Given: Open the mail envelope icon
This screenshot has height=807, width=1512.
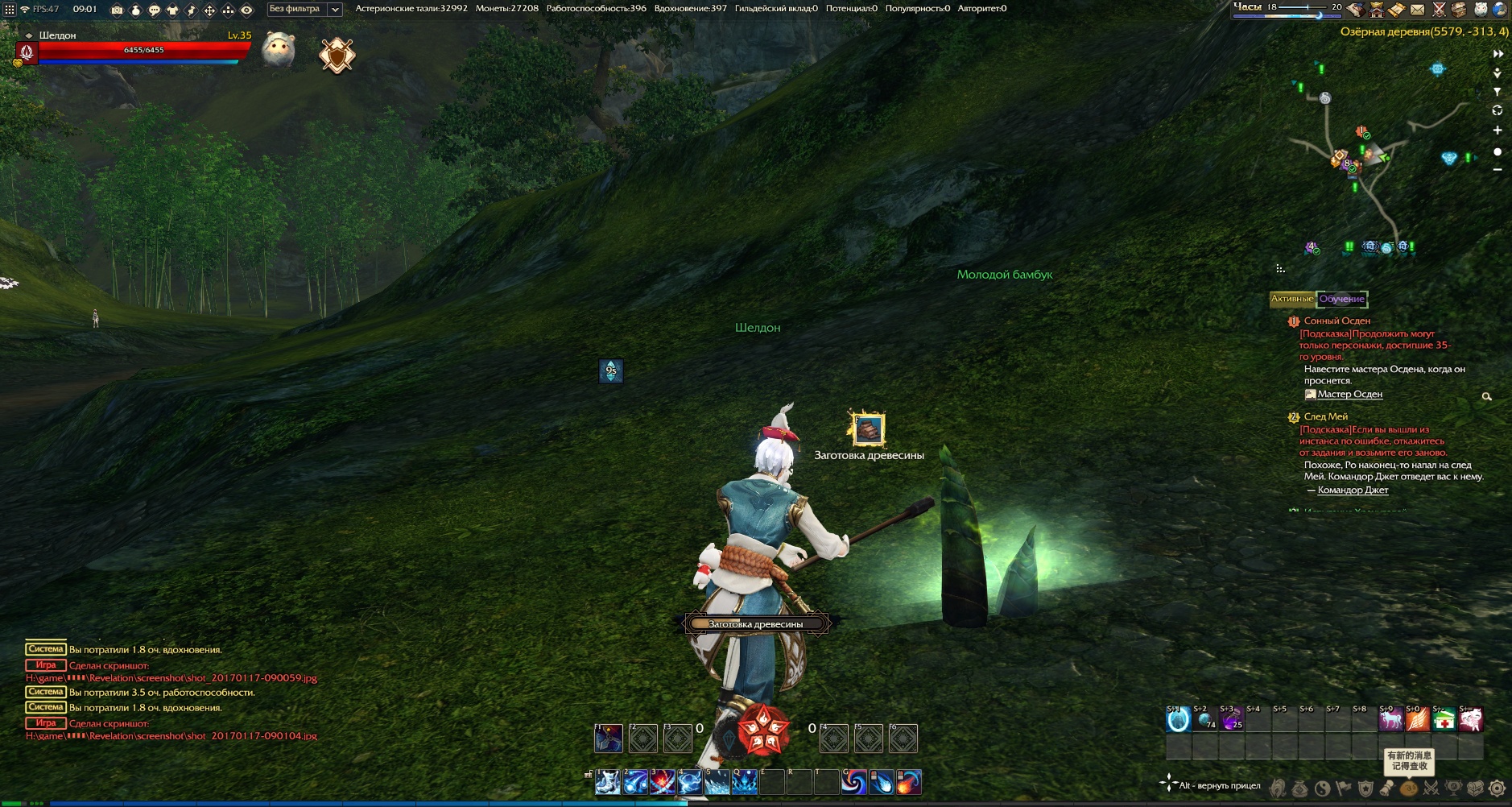Looking at the screenshot, I should click(x=1417, y=10).
